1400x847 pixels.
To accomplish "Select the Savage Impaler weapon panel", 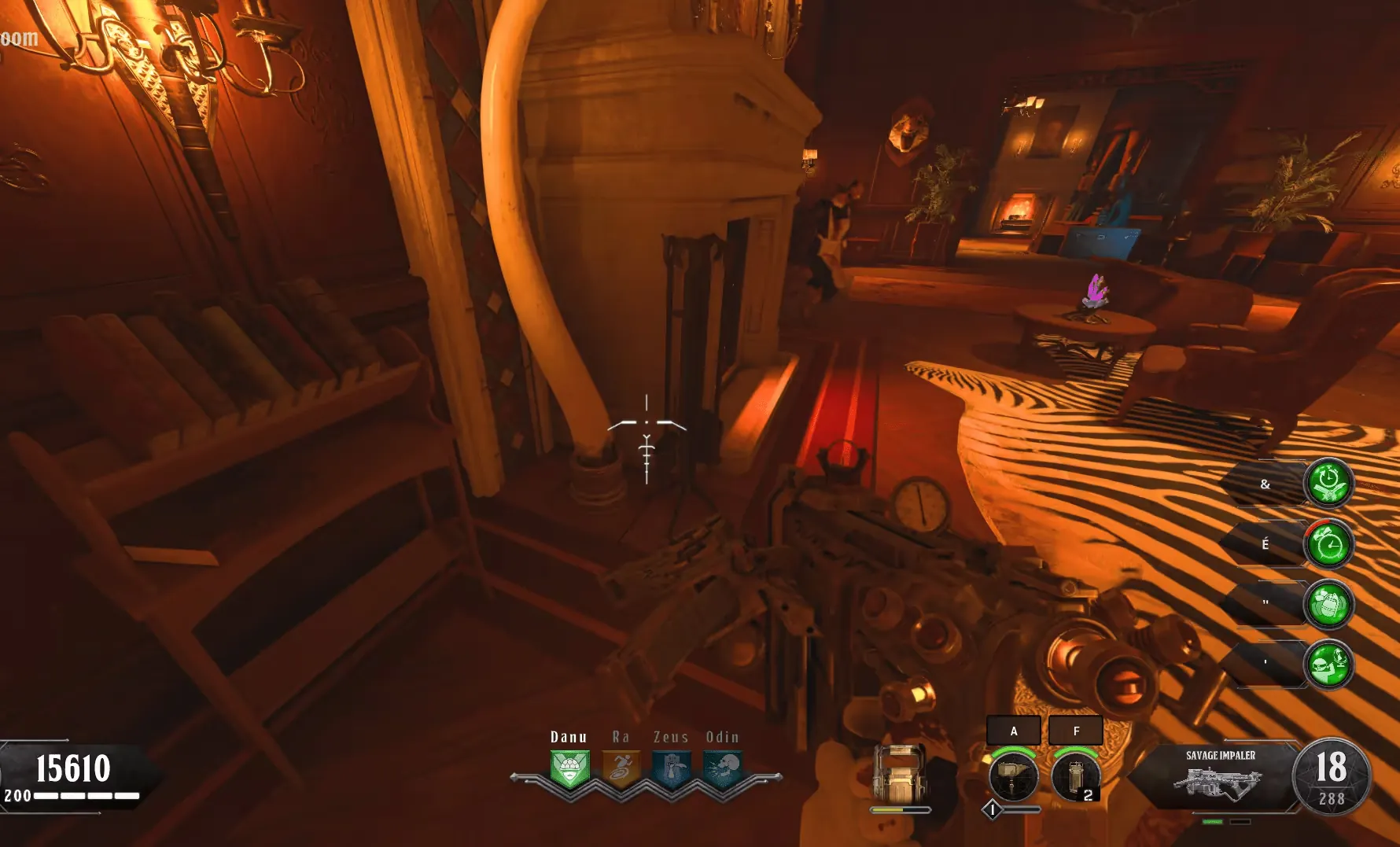I will tap(1220, 775).
